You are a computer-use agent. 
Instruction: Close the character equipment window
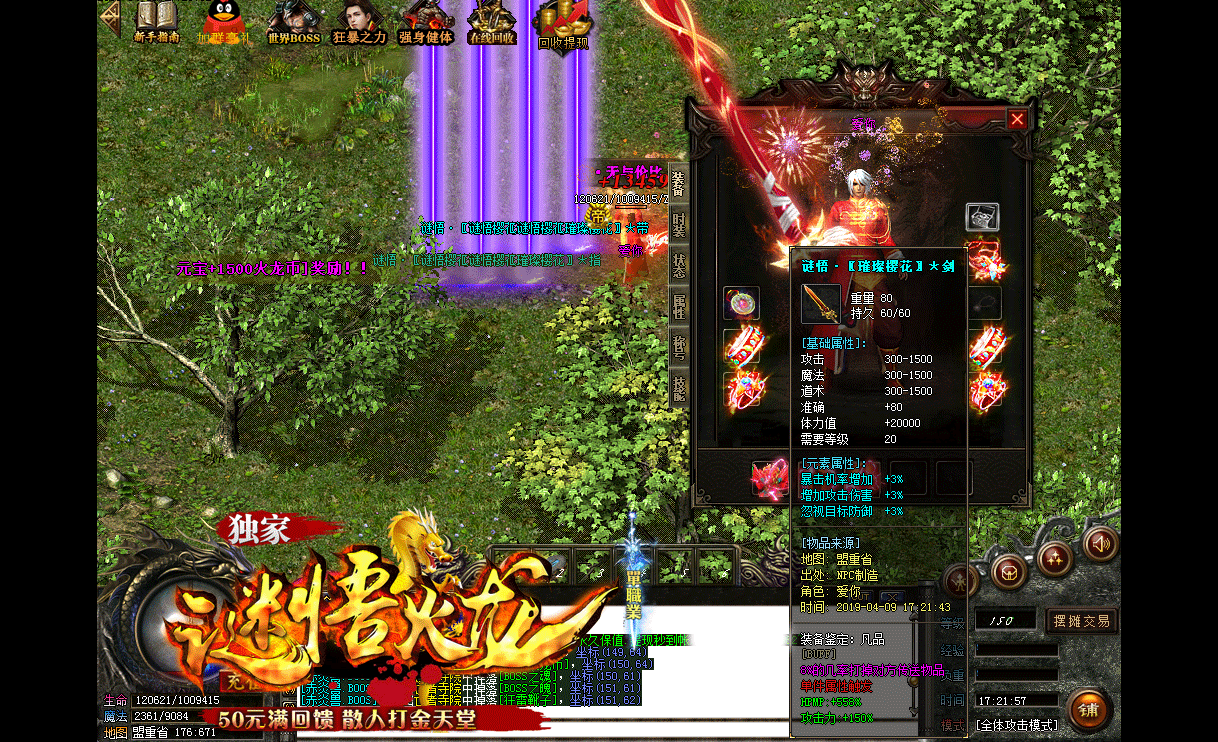click(1017, 119)
